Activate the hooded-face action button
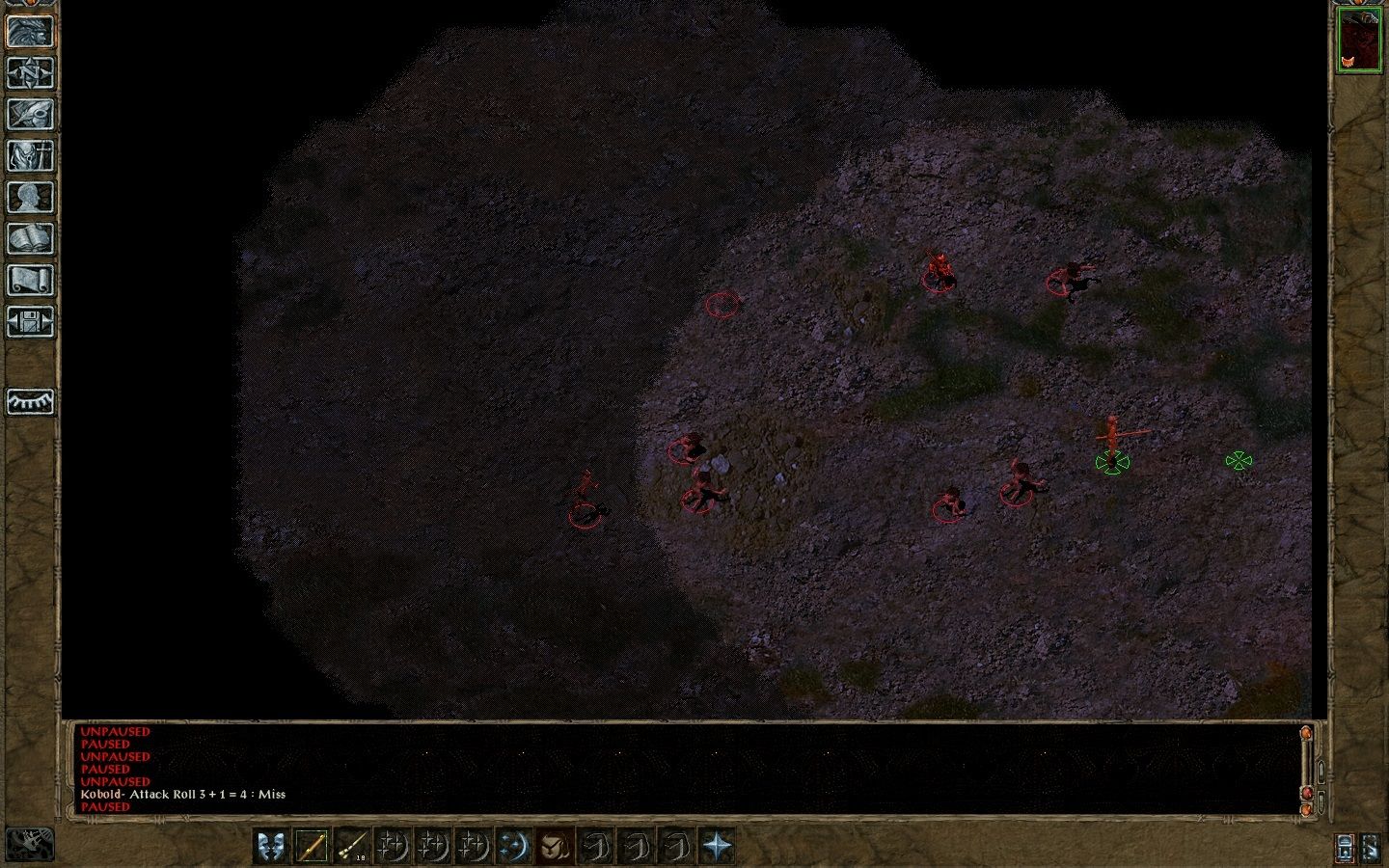The height and width of the screenshot is (868, 1389). [x=554, y=847]
